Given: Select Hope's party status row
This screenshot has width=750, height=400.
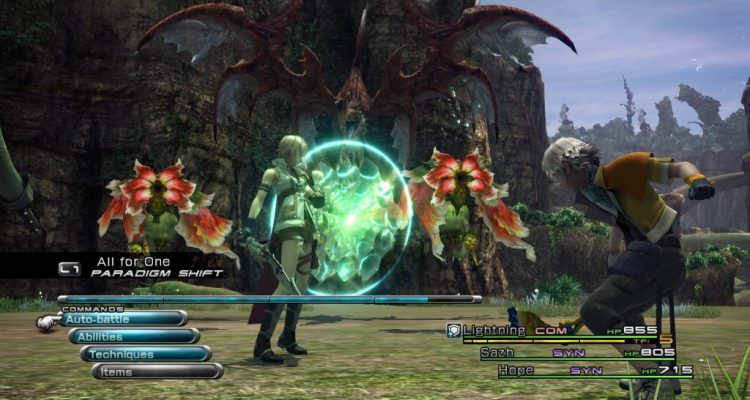Looking at the screenshot, I should (592, 370).
